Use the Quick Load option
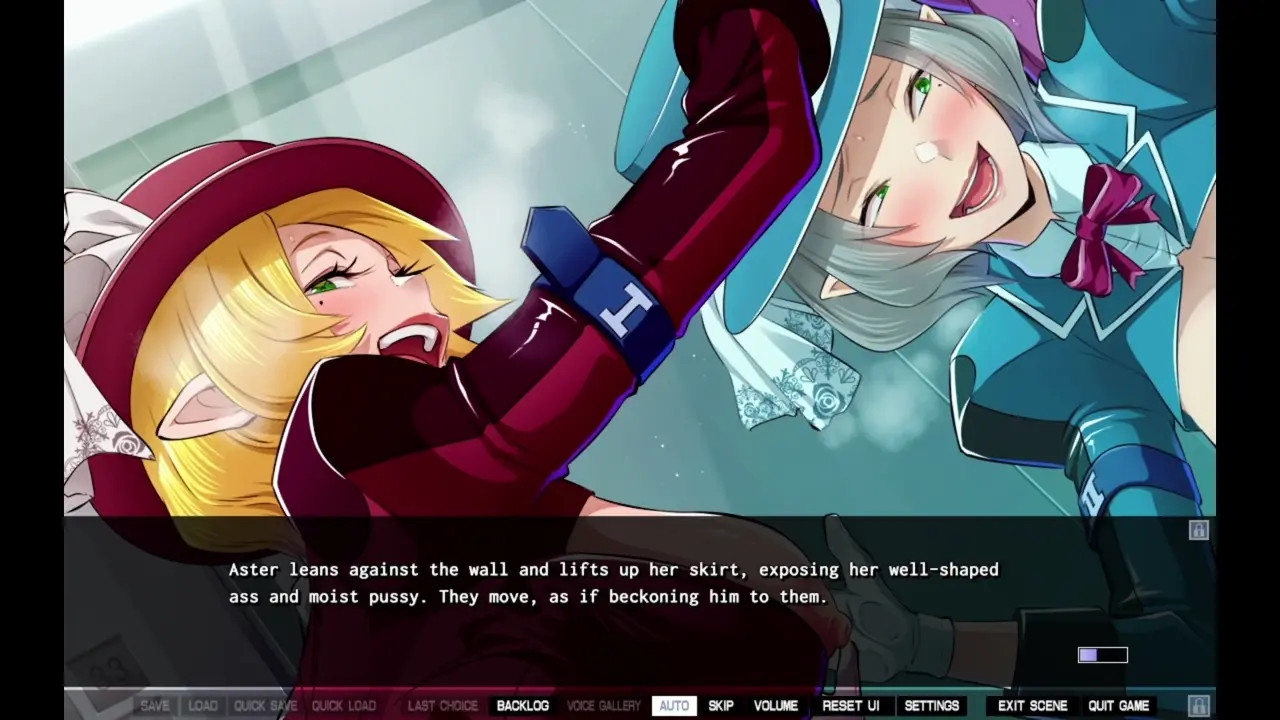Image resolution: width=1280 pixels, height=720 pixels. (343, 706)
